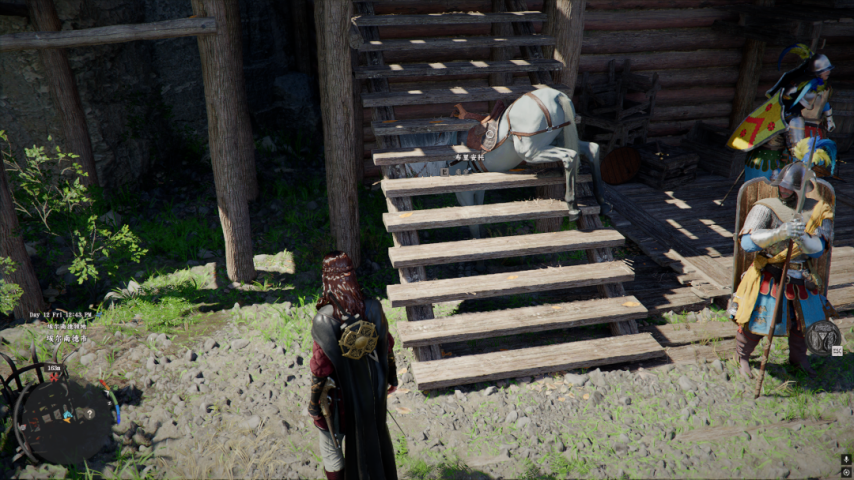Toggle the microphone icon
The height and width of the screenshot is (480, 854).
[846, 457]
